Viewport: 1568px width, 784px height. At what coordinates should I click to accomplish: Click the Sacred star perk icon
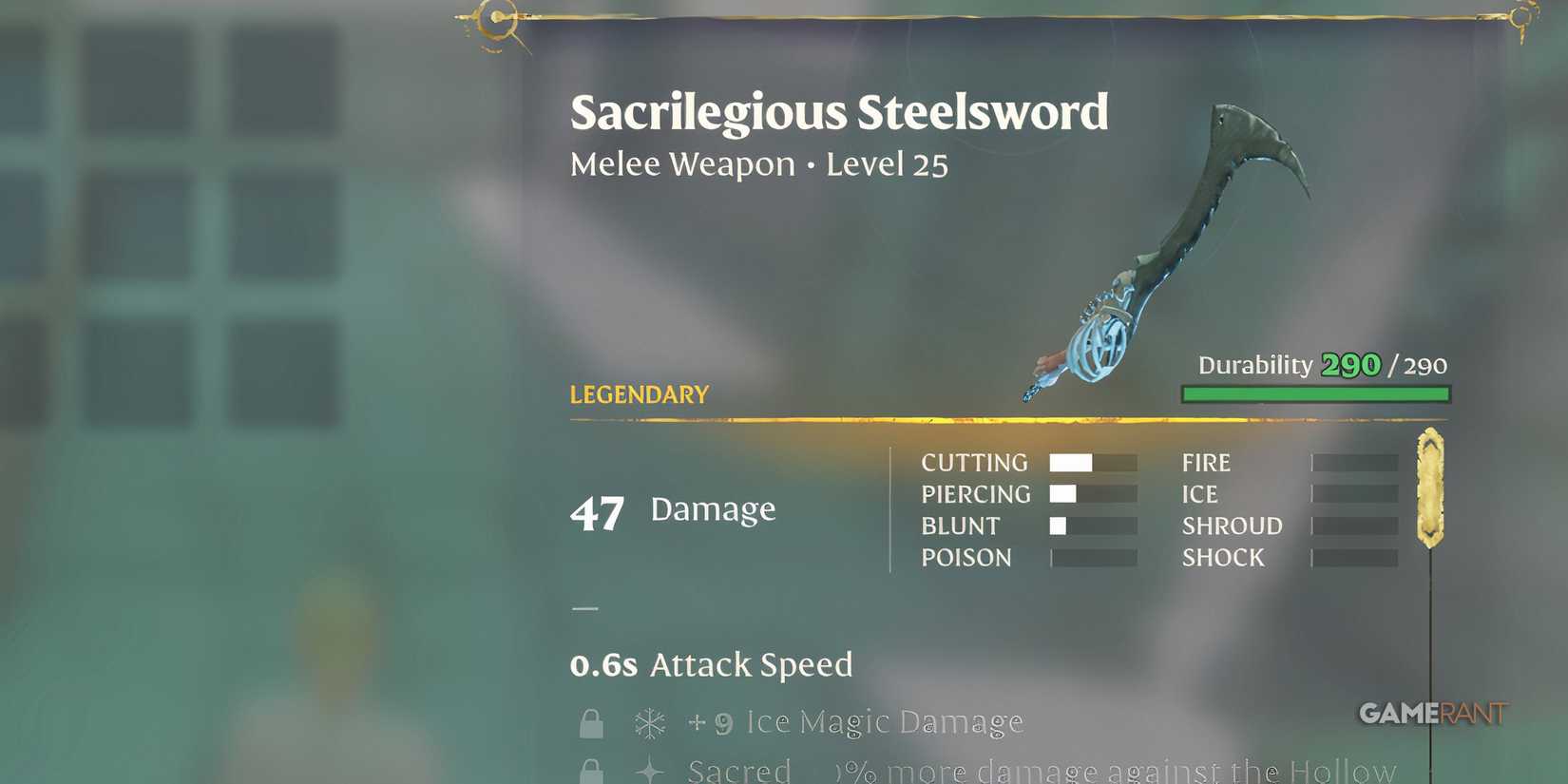click(x=651, y=770)
